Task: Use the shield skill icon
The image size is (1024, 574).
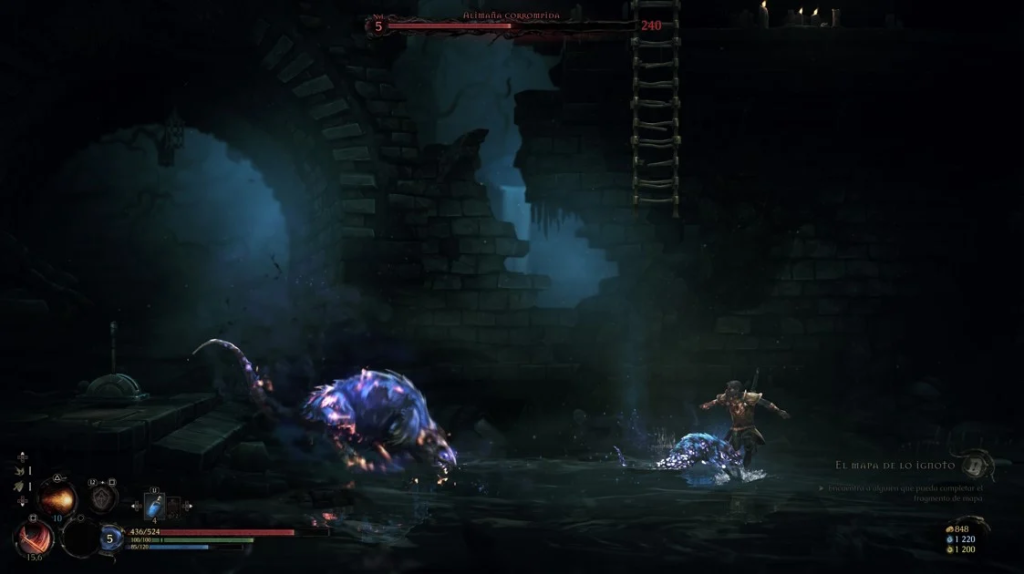Action: (101, 497)
